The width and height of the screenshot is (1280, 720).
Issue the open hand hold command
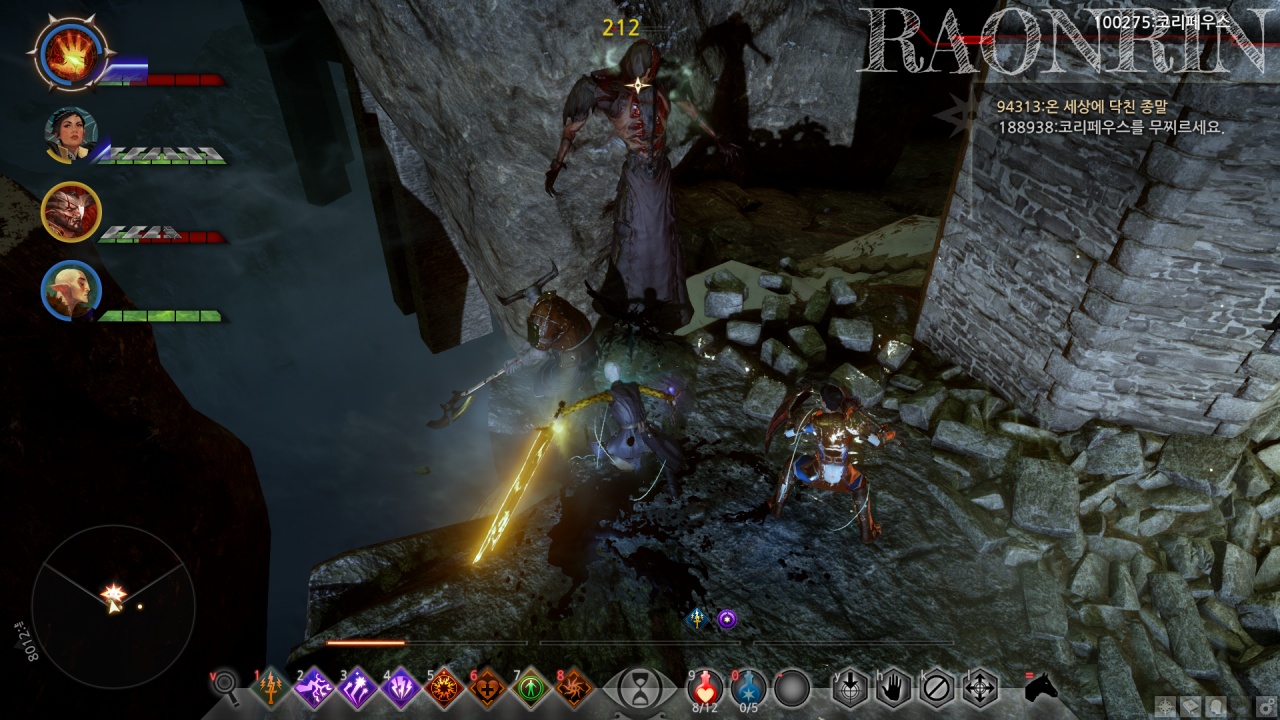pos(893,688)
